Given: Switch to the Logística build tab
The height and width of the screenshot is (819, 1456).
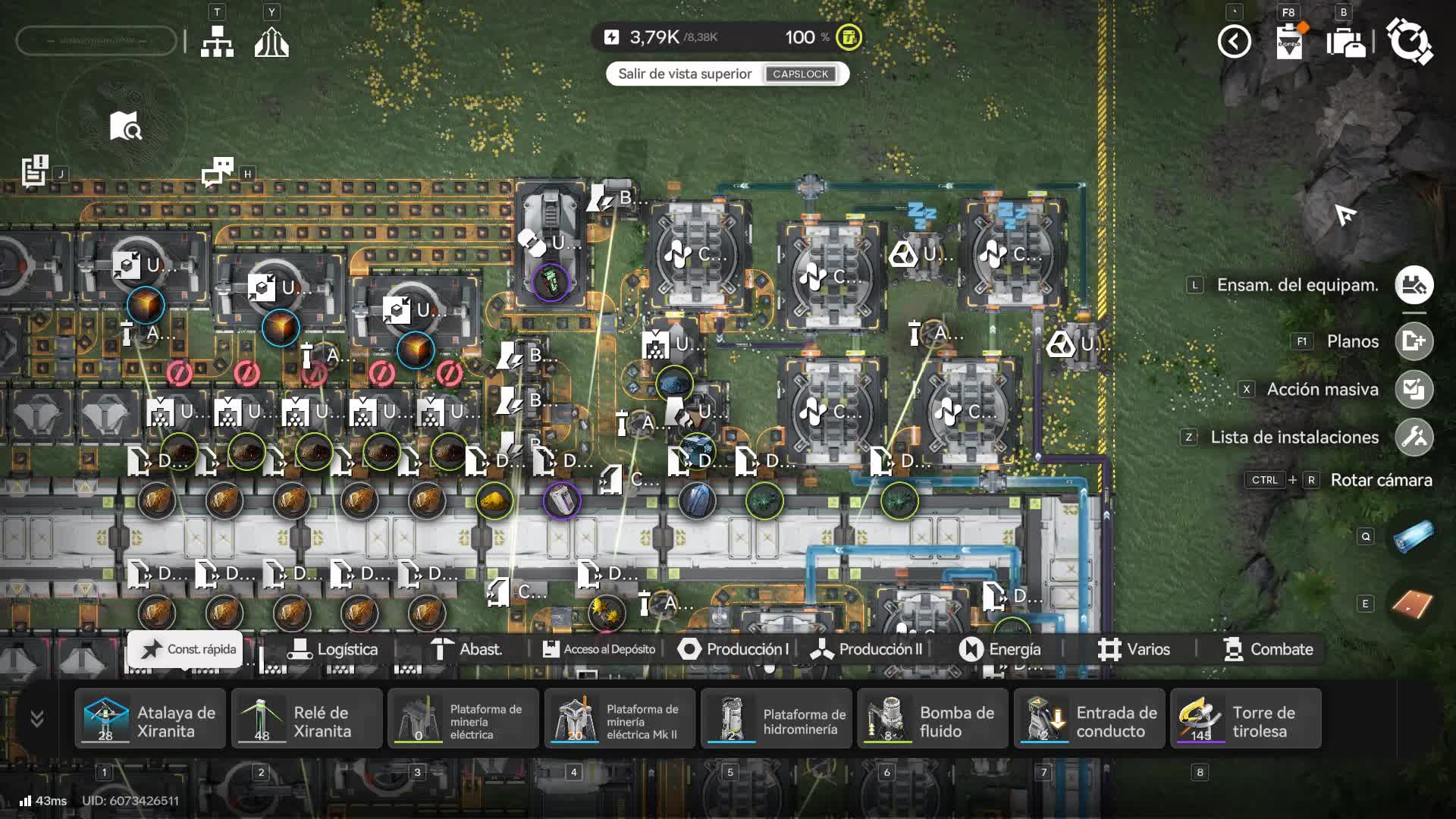Looking at the screenshot, I should click(x=332, y=649).
